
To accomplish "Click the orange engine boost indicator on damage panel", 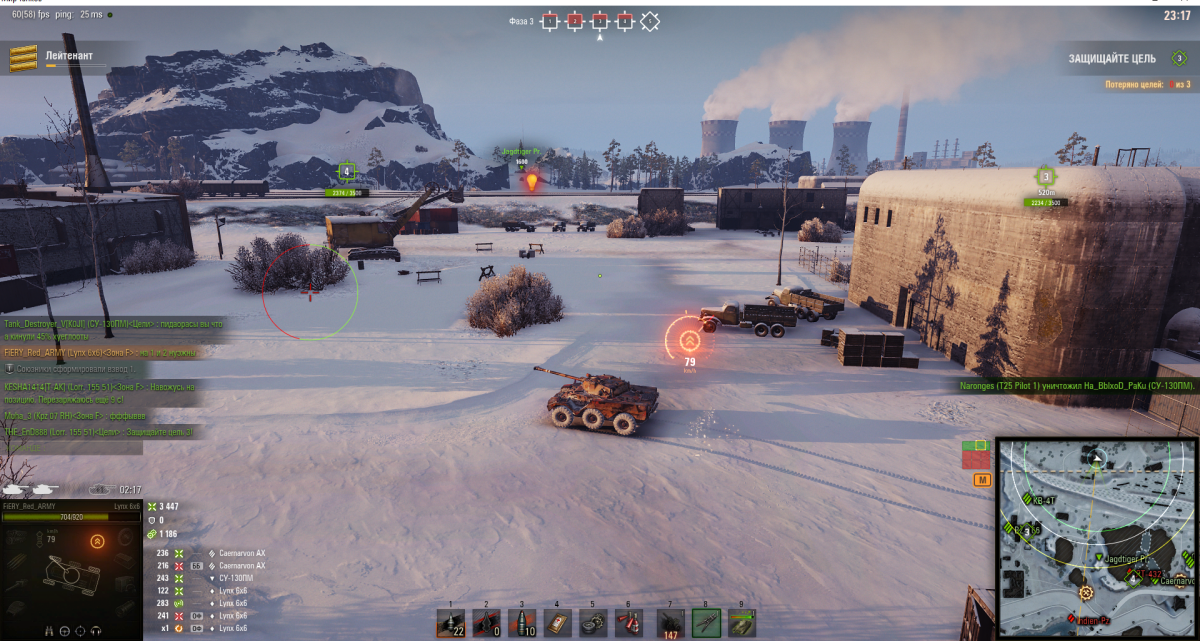I will [x=98, y=541].
